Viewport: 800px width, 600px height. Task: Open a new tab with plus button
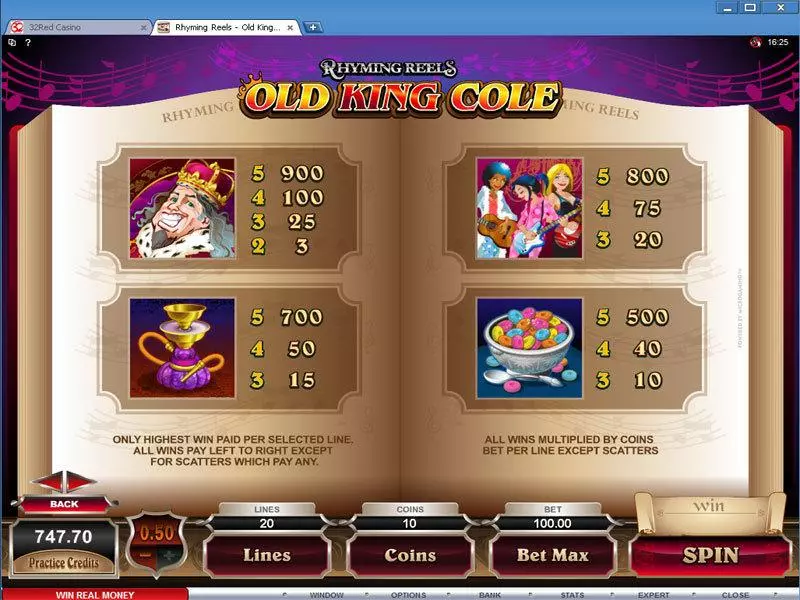coord(314,27)
